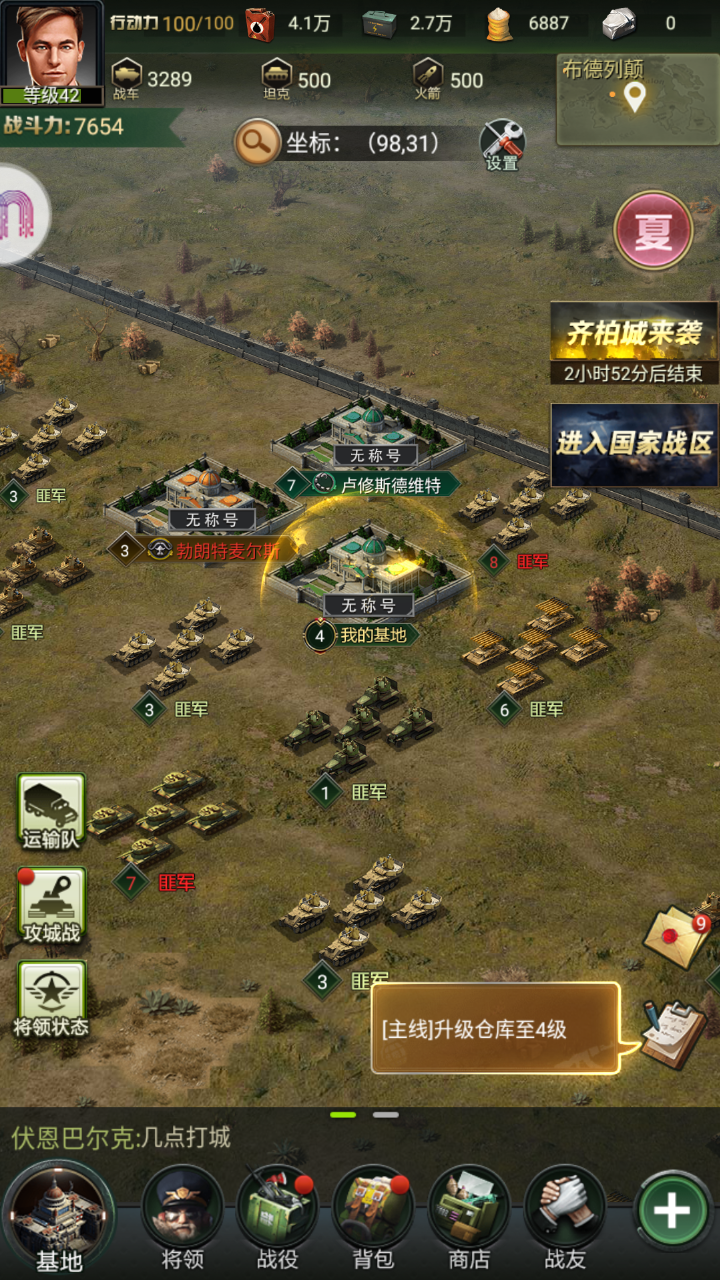Image resolution: width=720 pixels, height=1280 pixels.
Task: Open the 背包 backpack
Action: pos(373,1215)
